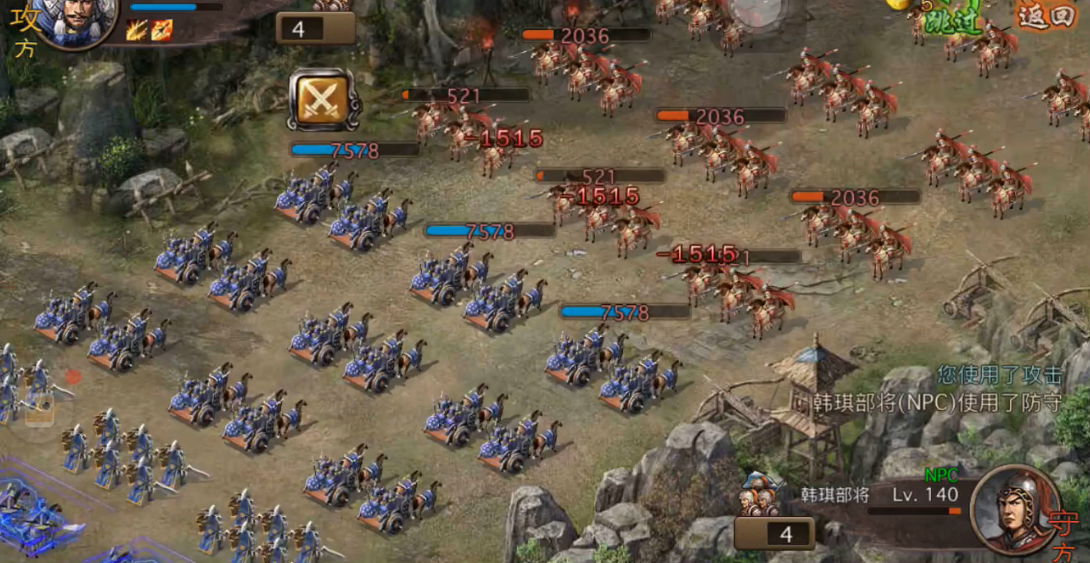Screen dimensions: 1090x563
Task: Tap the 返回 (return) button
Action: pos(1045,15)
